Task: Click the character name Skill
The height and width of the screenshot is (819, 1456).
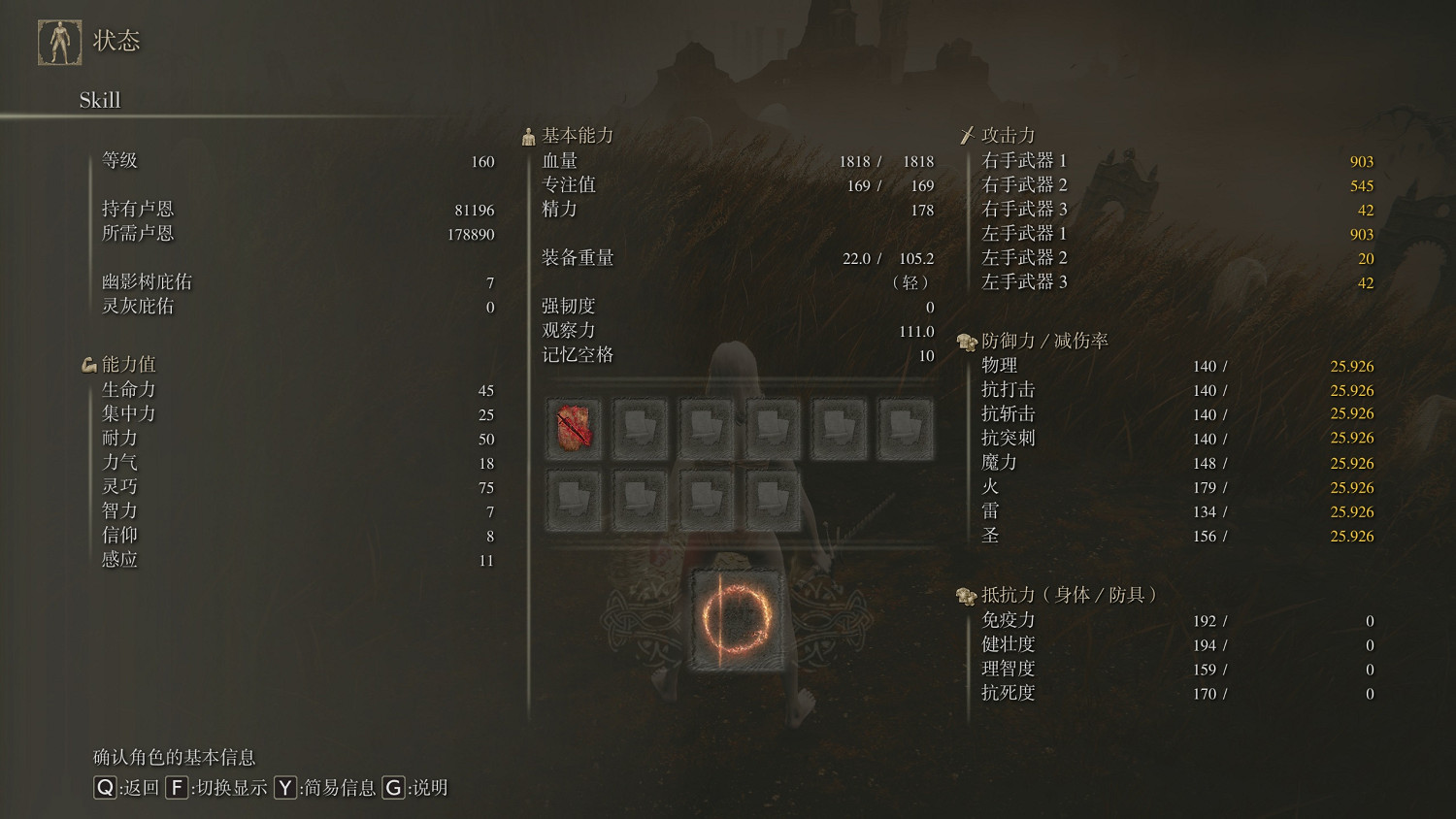Action: tap(99, 99)
